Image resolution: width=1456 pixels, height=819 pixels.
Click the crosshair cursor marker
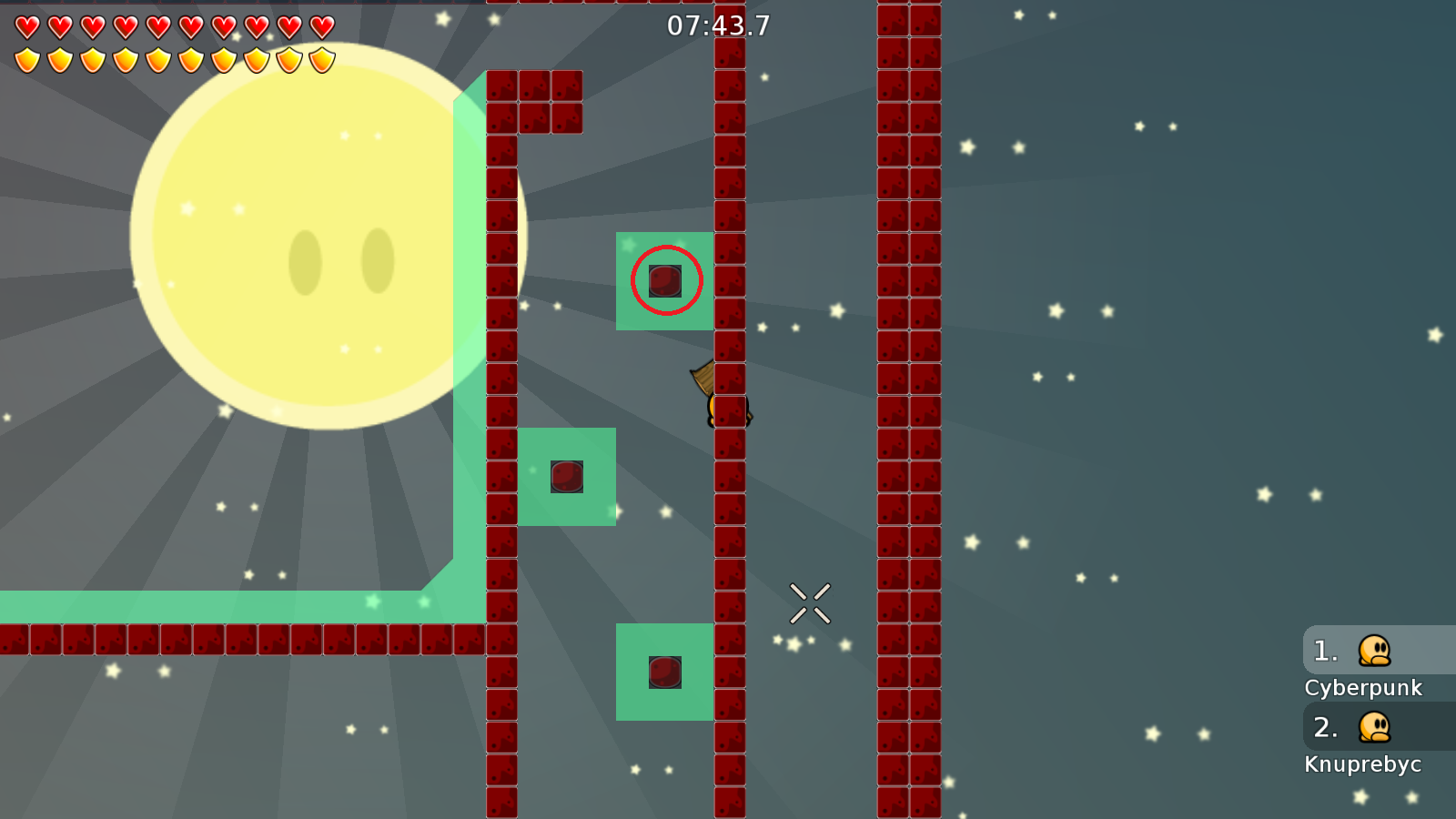click(x=812, y=602)
